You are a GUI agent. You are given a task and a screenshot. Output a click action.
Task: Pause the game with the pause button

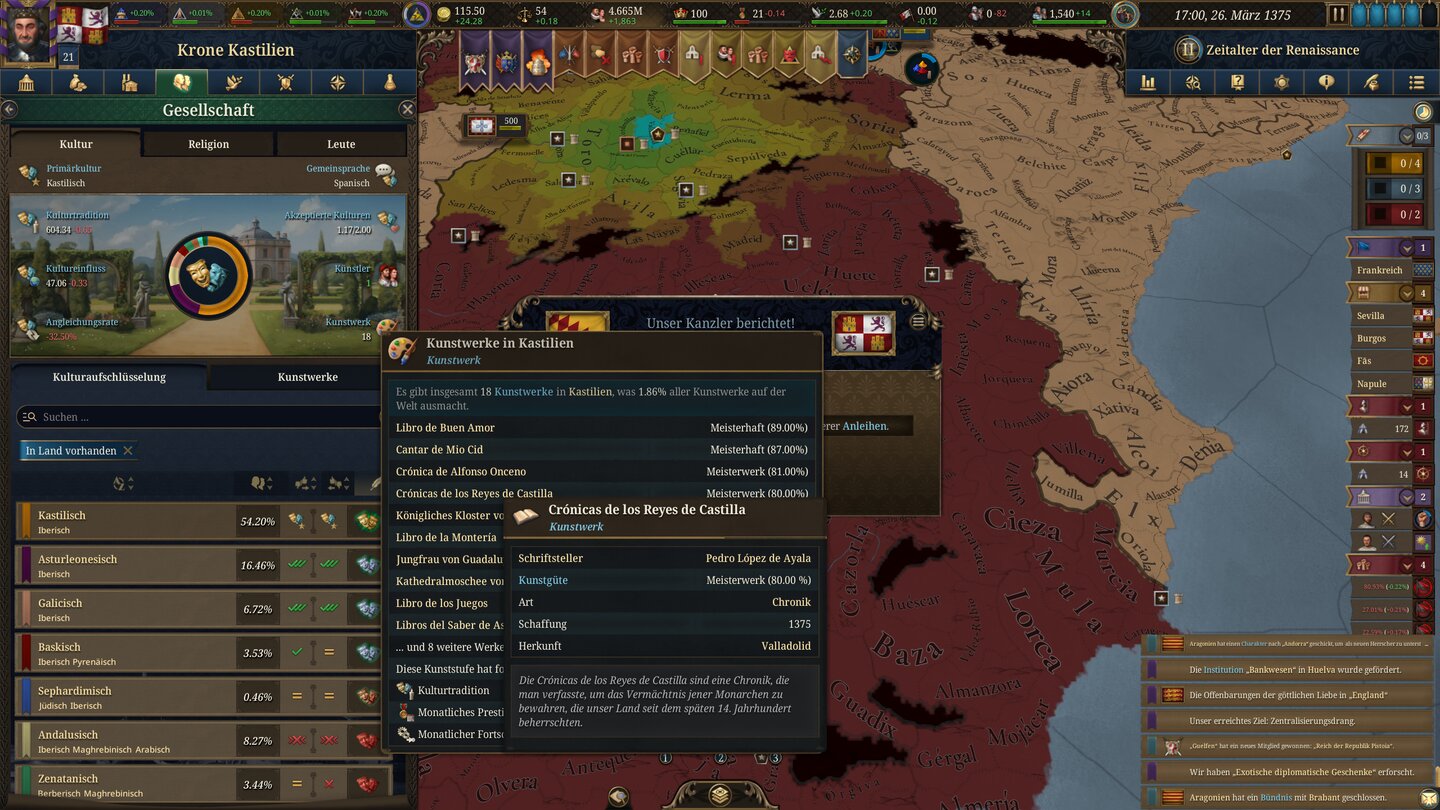[x=1337, y=13]
